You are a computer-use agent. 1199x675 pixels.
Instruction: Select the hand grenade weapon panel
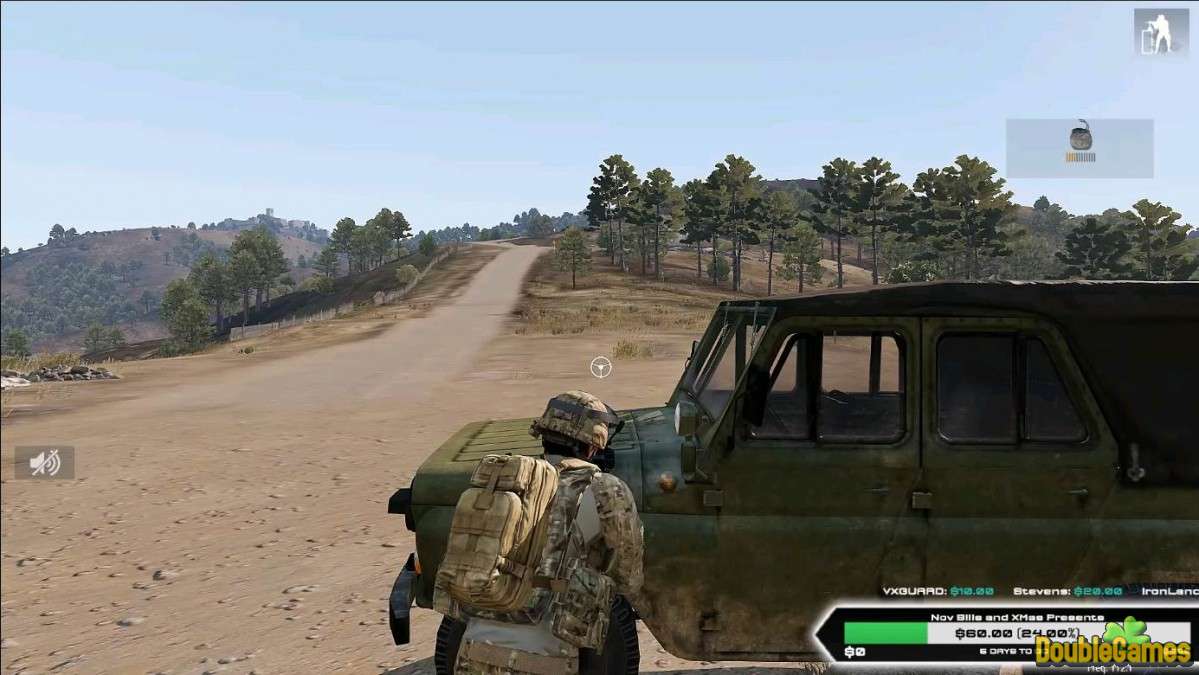coord(1079,148)
